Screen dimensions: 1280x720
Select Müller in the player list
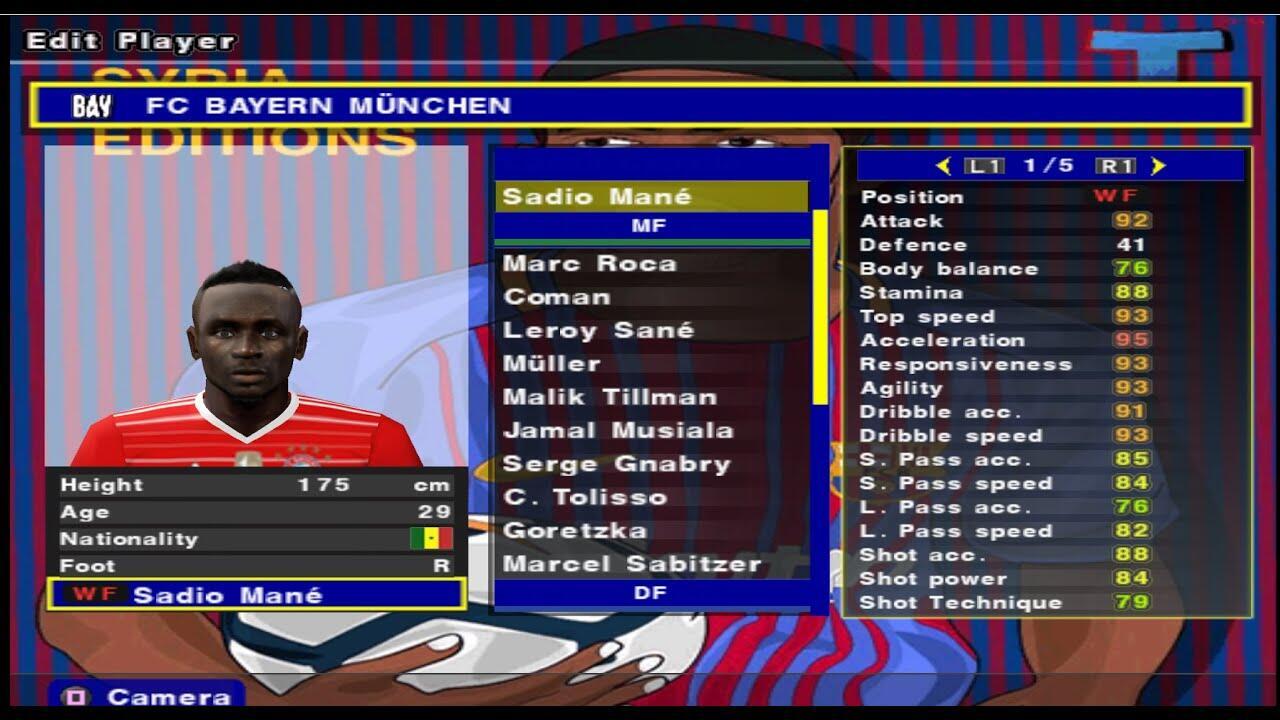(x=552, y=364)
